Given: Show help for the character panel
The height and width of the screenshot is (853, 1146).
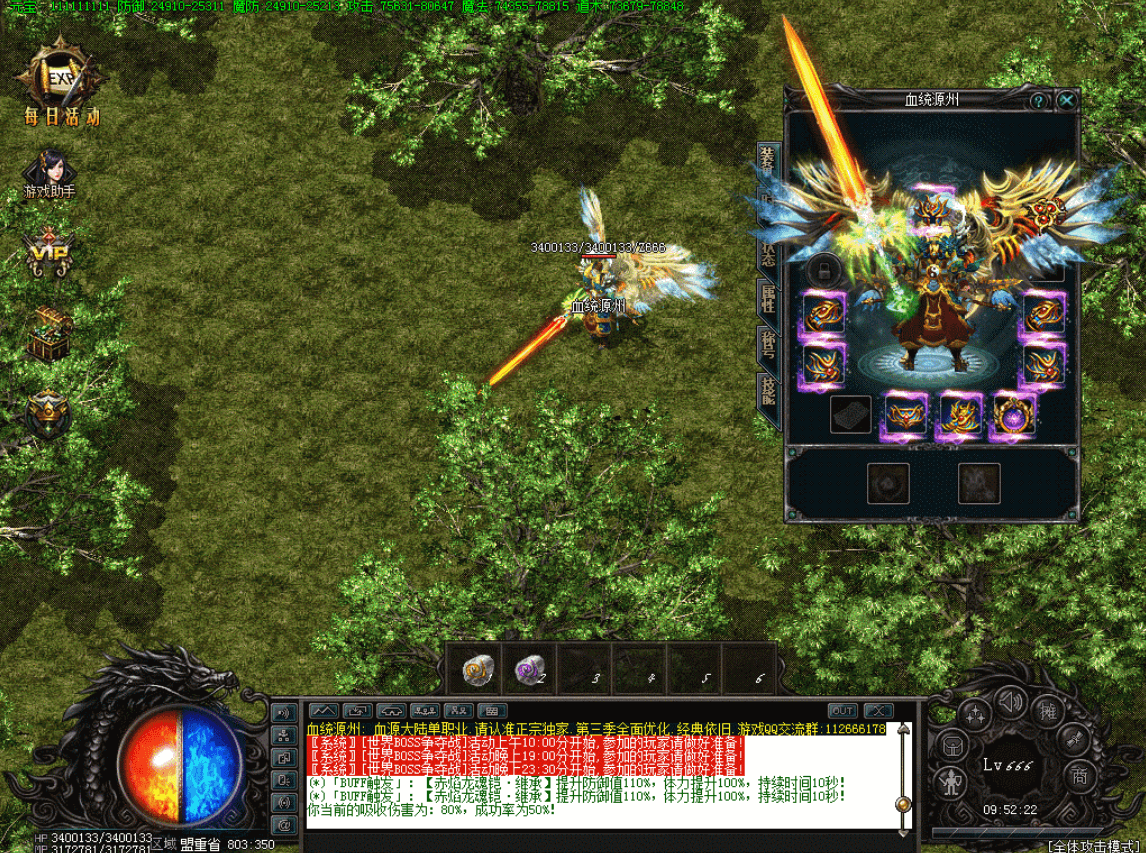Looking at the screenshot, I should point(1039,101).
